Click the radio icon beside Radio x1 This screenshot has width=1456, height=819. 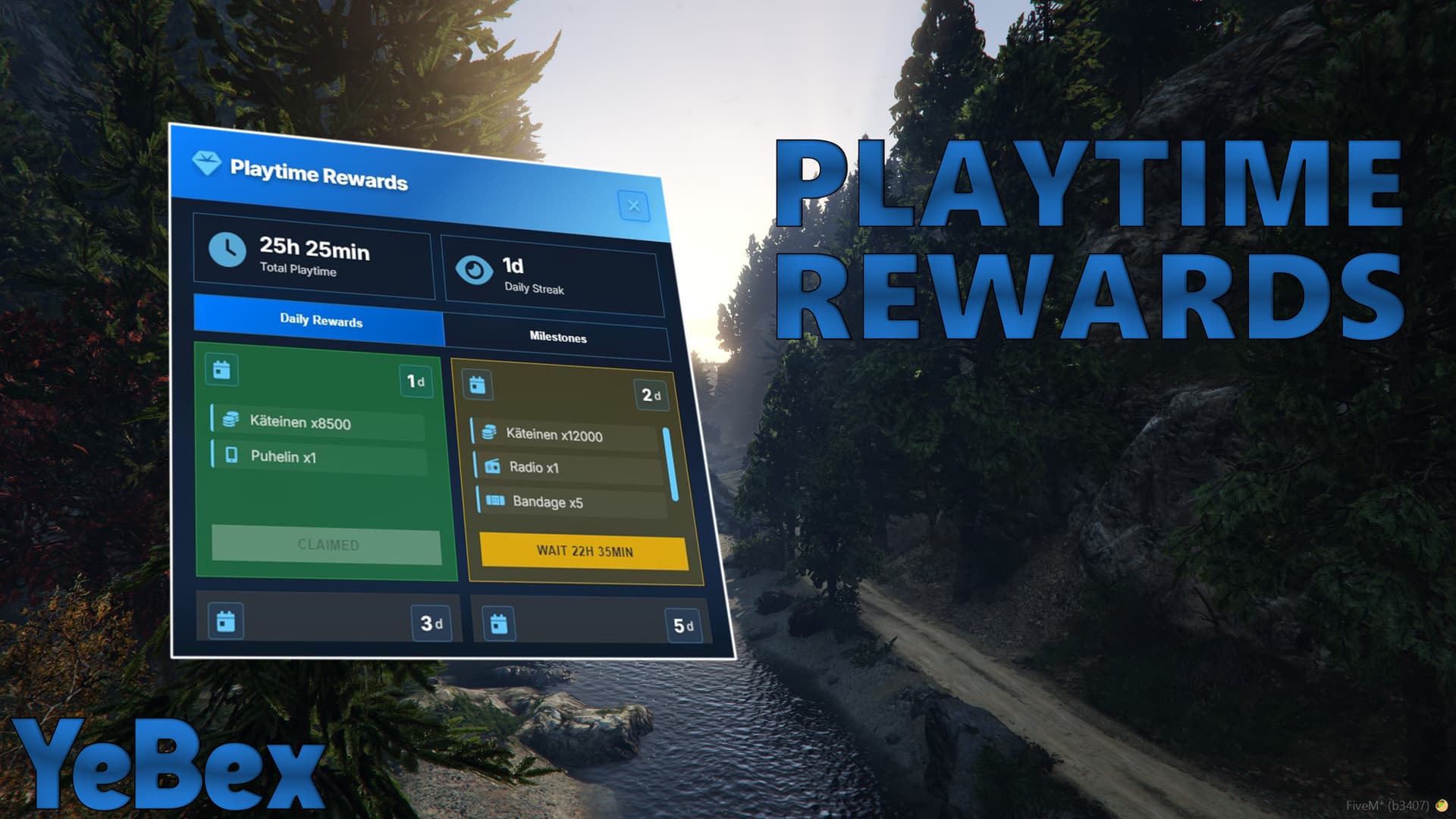pyautogui.click(x=493, y=468)
